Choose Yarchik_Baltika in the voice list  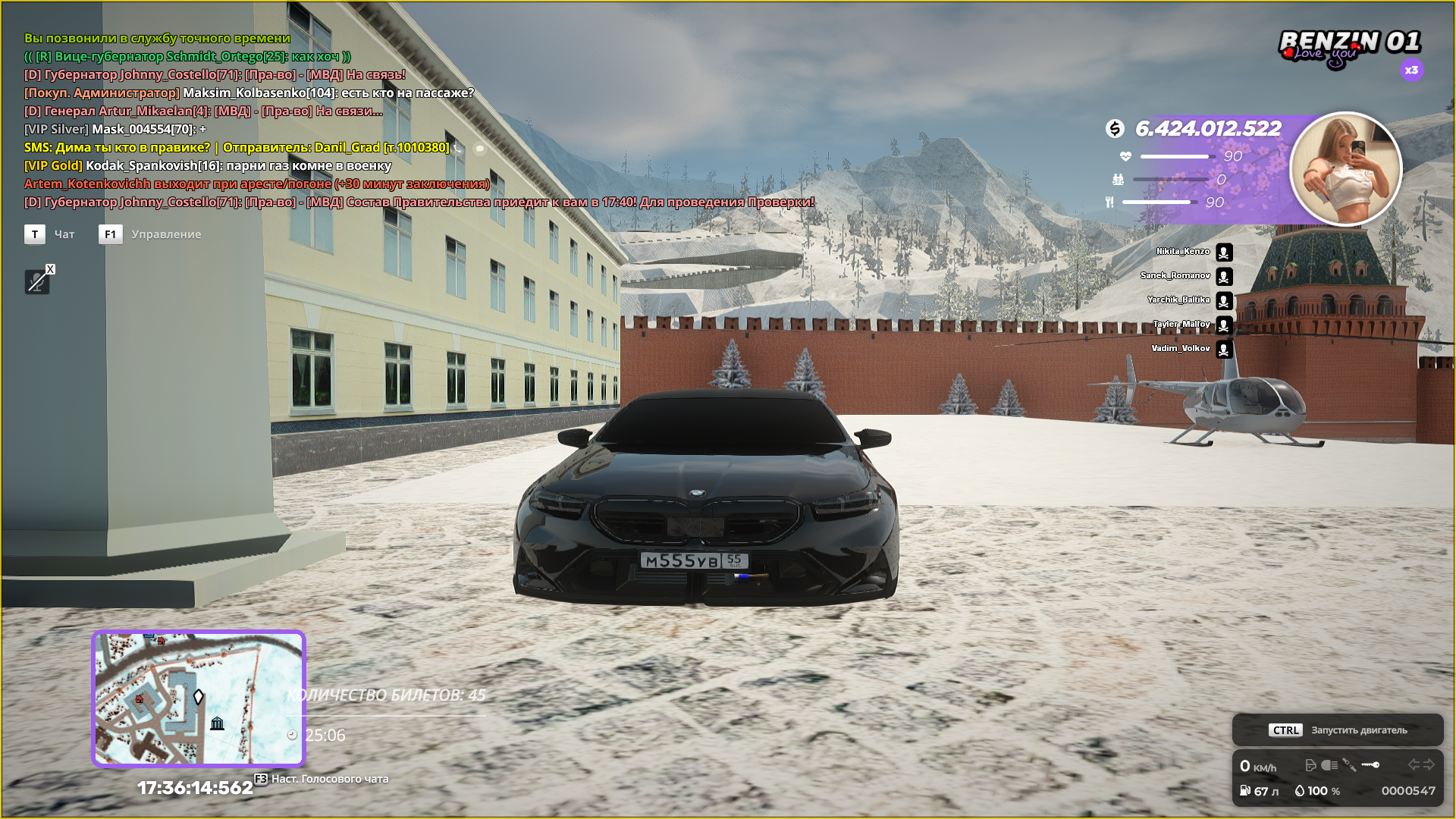tap(1178, 300)
